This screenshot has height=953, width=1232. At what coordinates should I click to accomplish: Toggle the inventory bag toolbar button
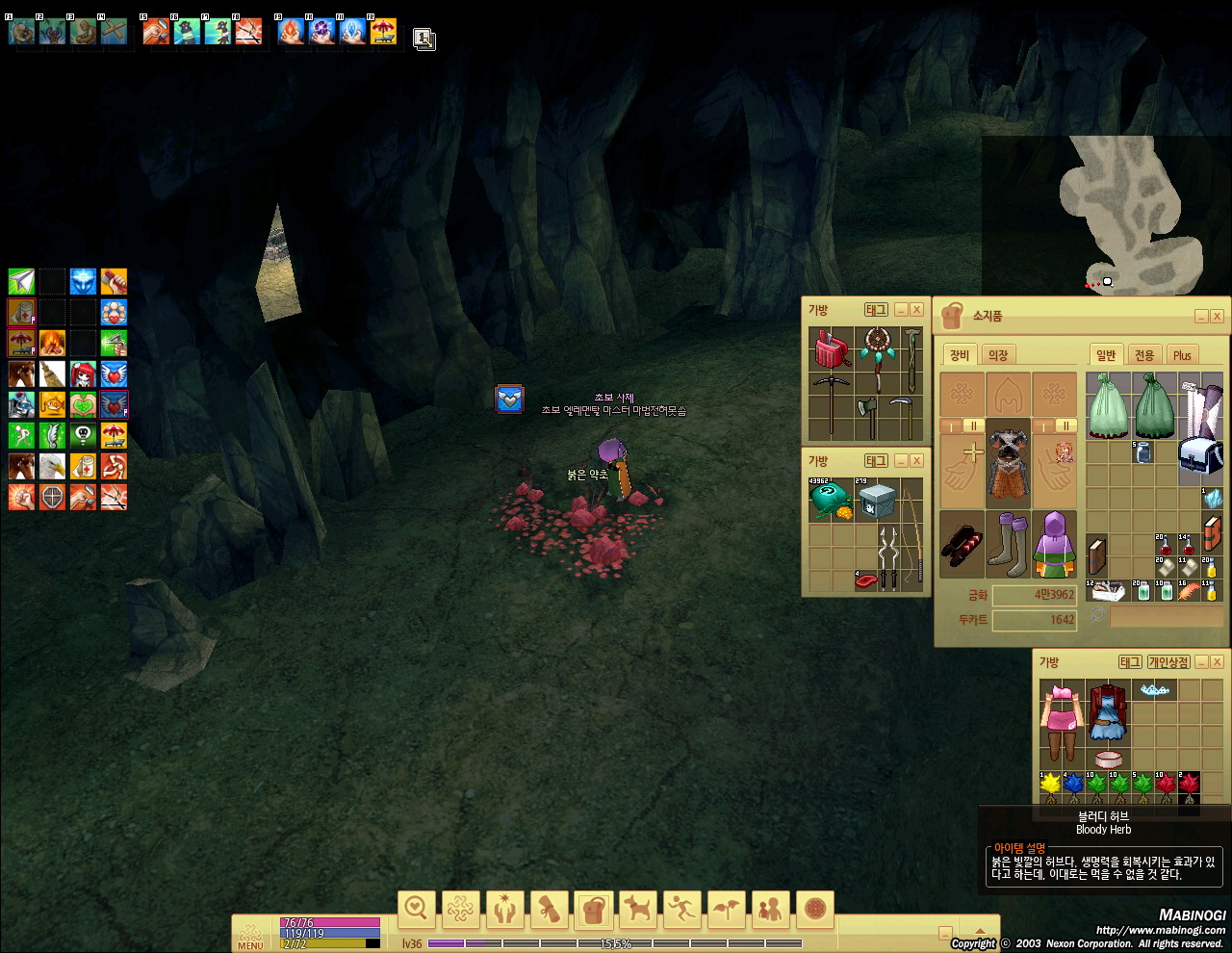coord(593,908)
